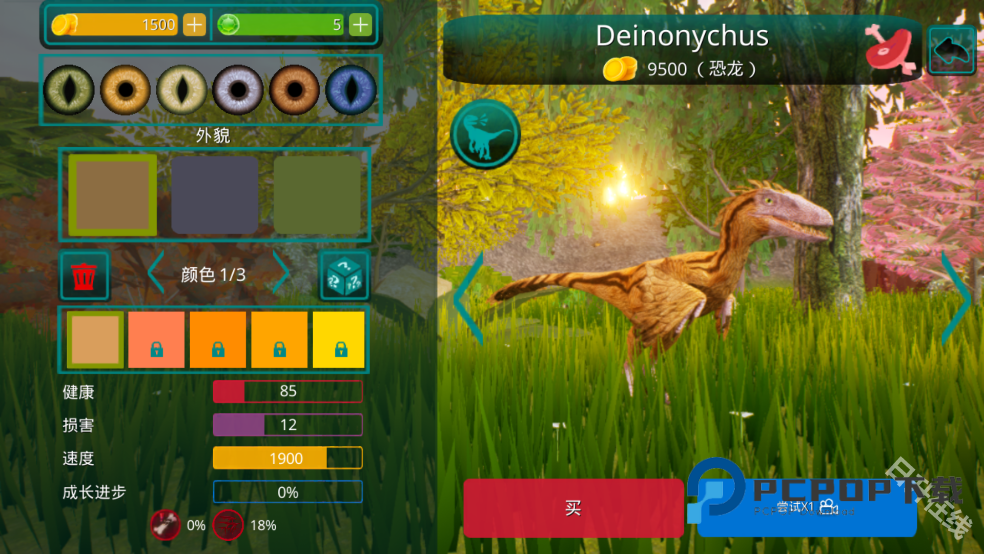The height and width of the screenshot is (554, 984).
Task: Open the round dinosaur silhouette icon
Action: (x=486, y=134)
